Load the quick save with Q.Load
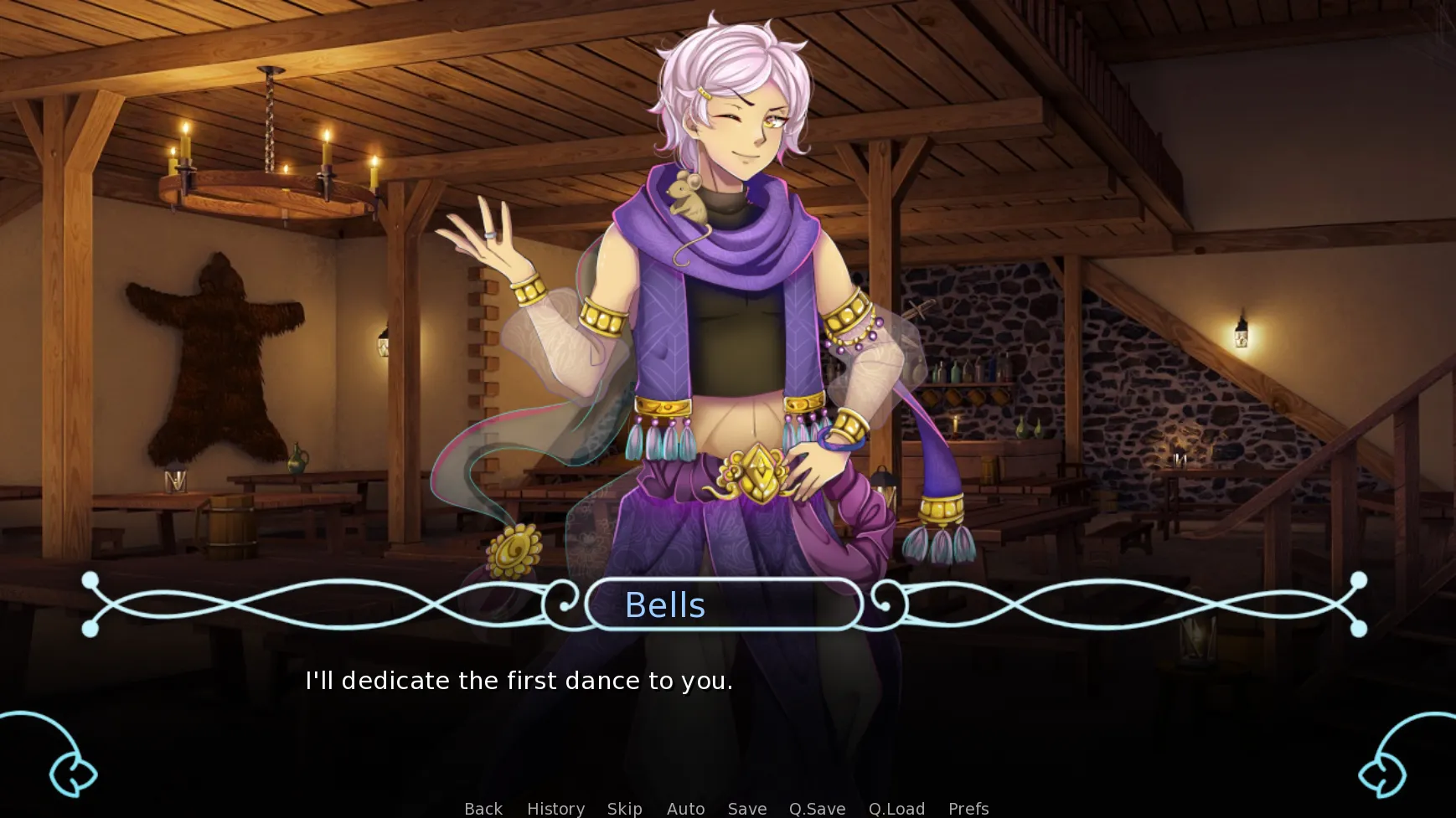 896,808
